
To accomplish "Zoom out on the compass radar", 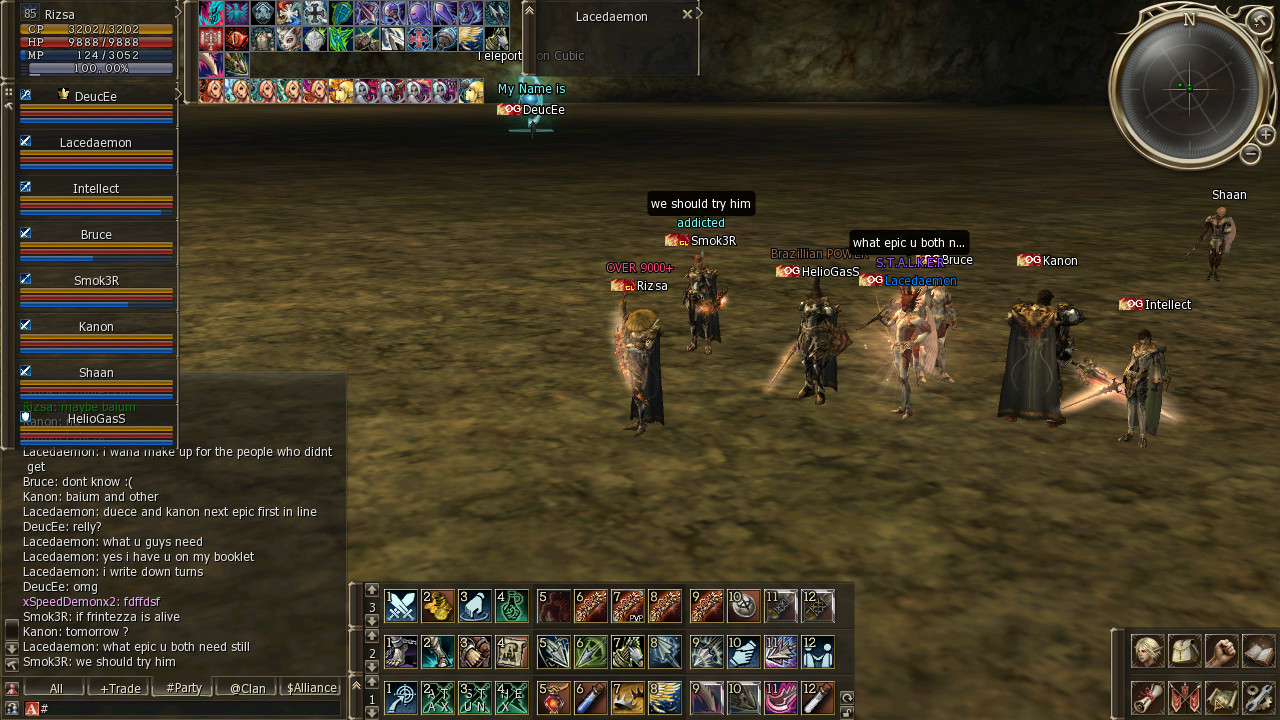I will tap(1250, 154).
